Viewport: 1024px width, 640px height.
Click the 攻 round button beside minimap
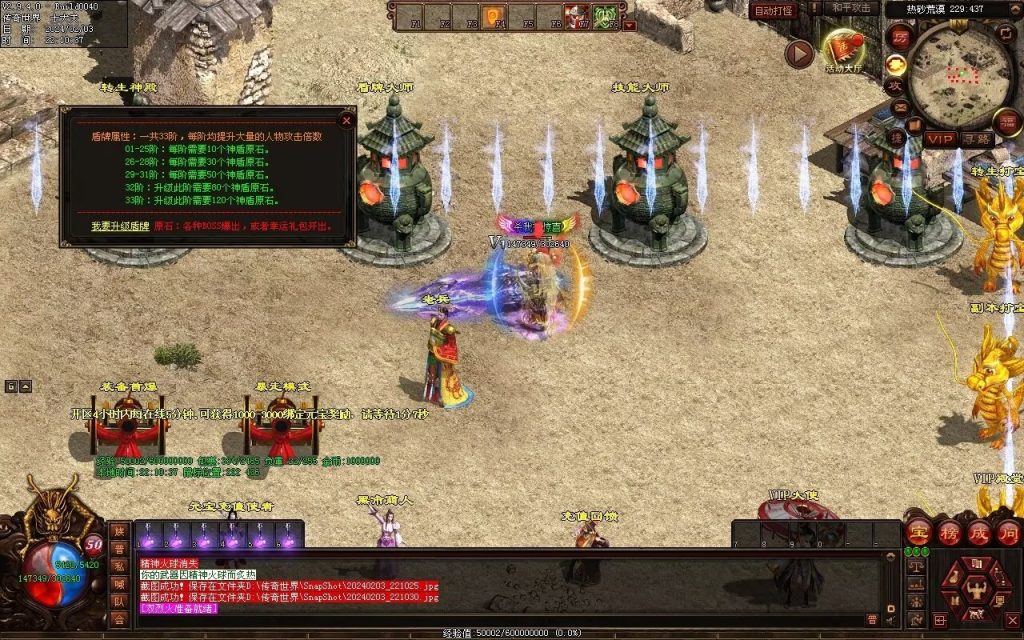897,86
